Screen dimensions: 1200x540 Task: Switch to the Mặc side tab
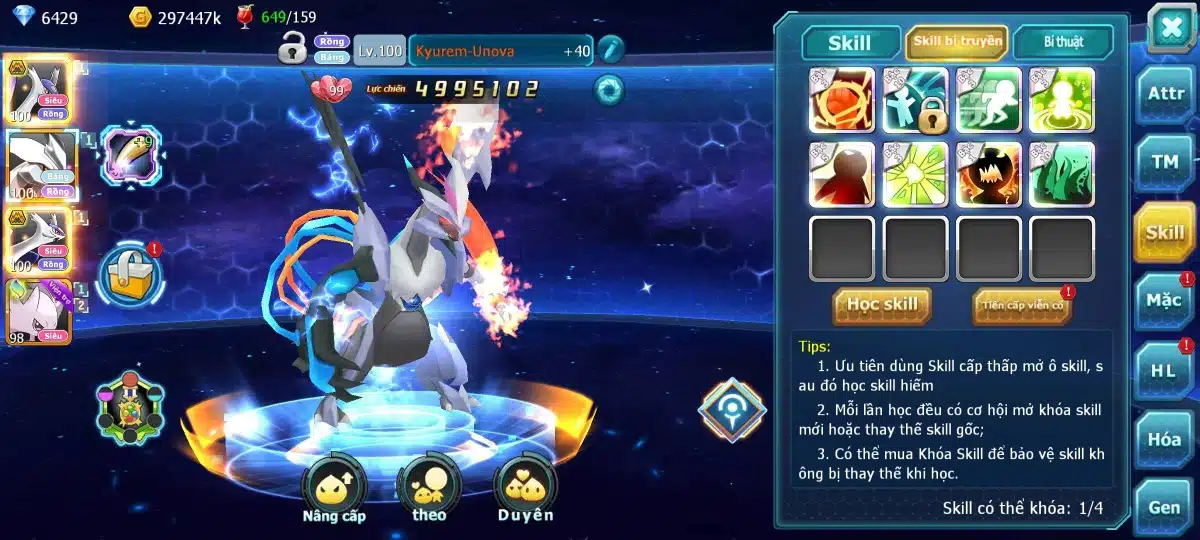click(1165, 299)
